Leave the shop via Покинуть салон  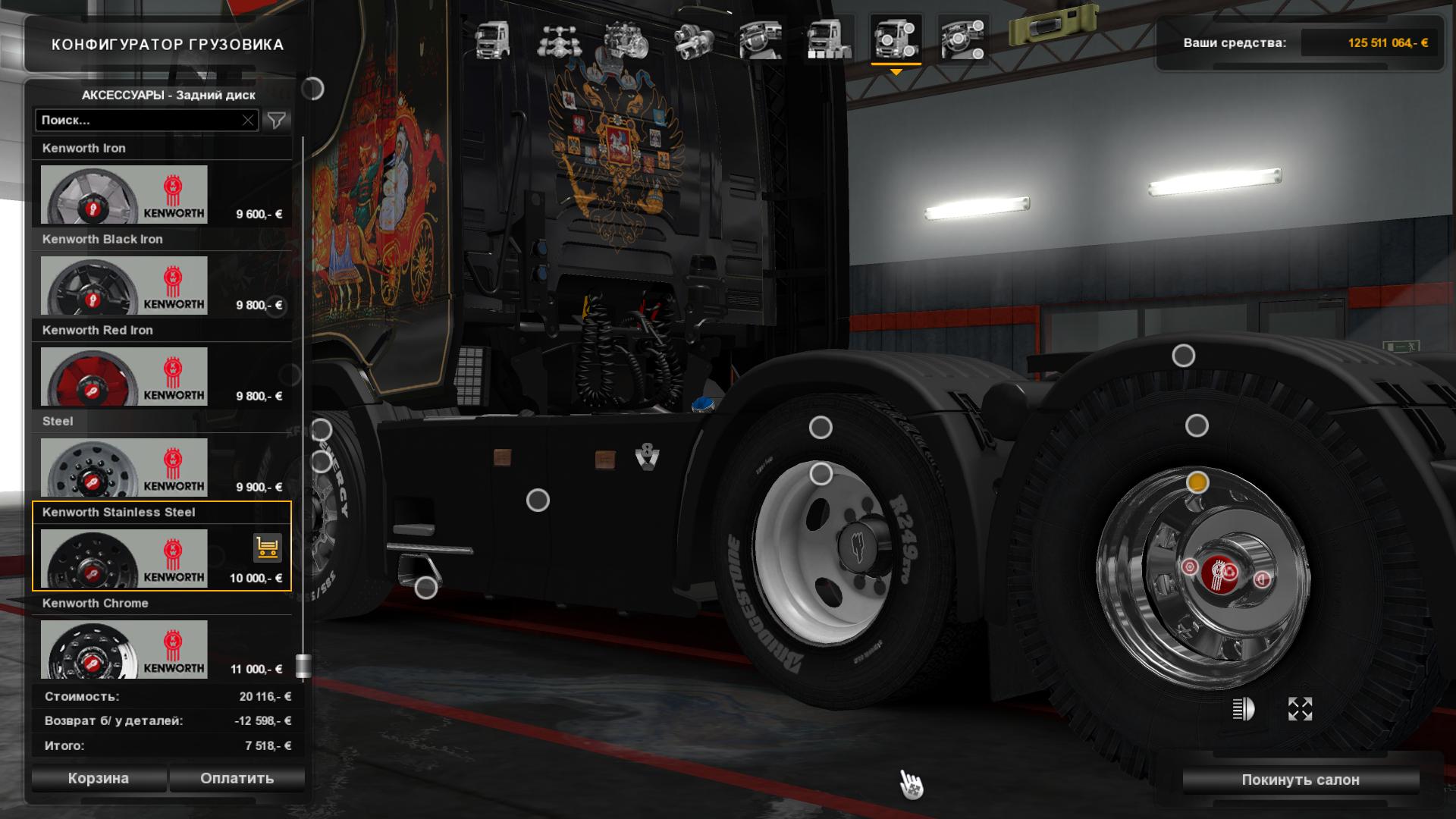click(x=1300, y=780)
